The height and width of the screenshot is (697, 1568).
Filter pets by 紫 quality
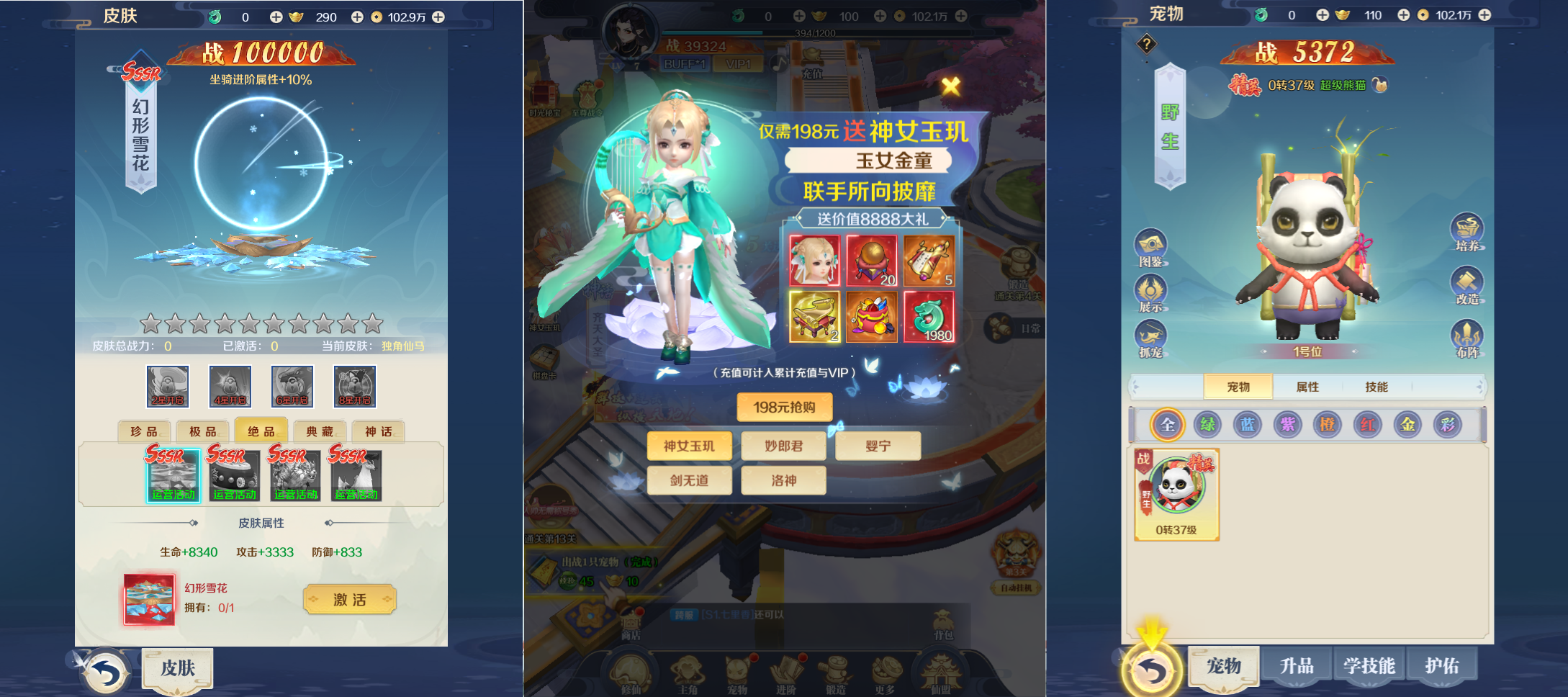click(x=1287, y=425)
